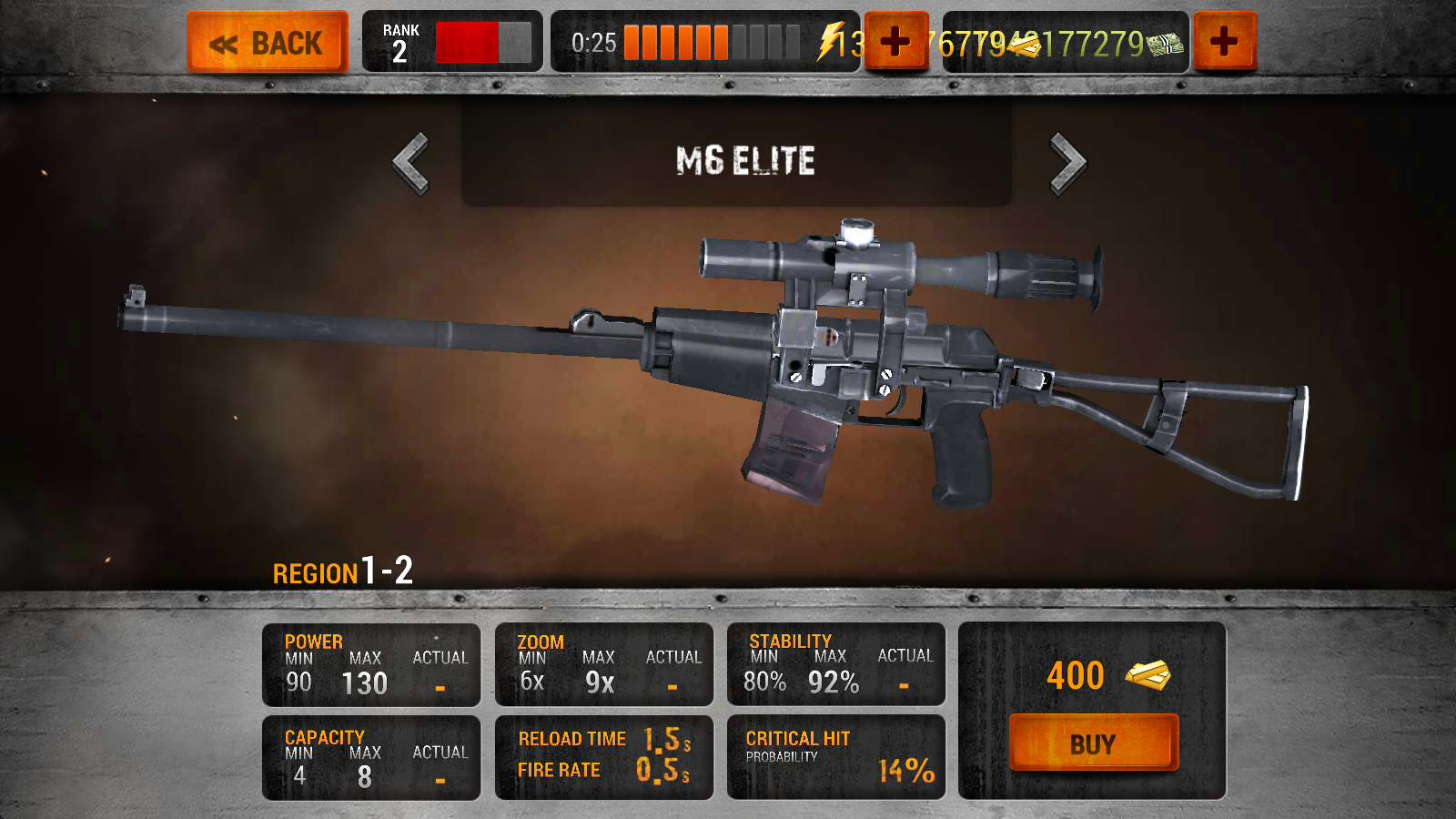The height and width of the screenshot is (819, 1456).
Task: Add more currency with the plus button
Action: (1224, 41)
